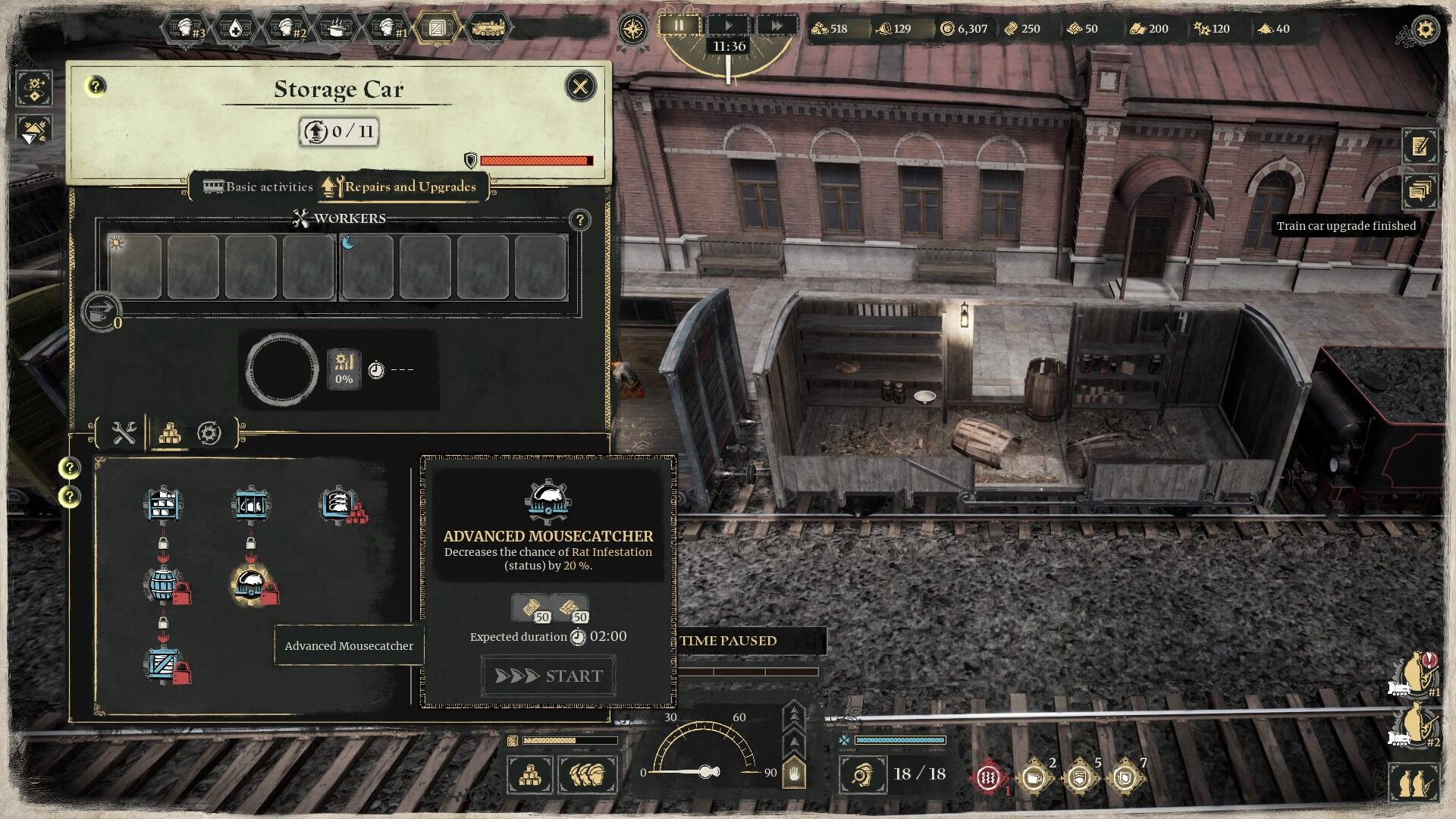Select the locked crate upgrade icon

164,665
